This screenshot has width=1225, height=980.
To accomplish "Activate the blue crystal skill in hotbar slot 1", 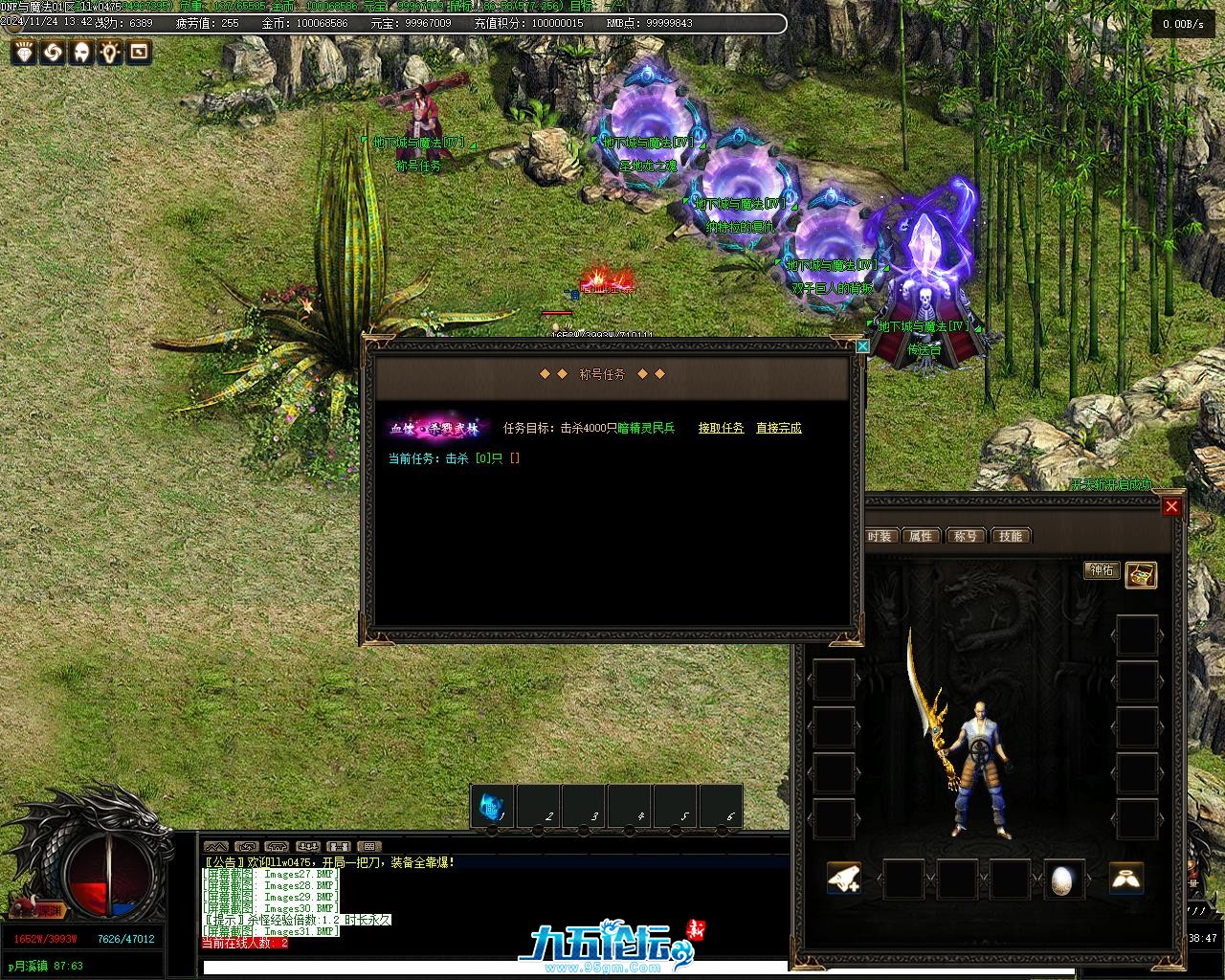I will [492, 807].
